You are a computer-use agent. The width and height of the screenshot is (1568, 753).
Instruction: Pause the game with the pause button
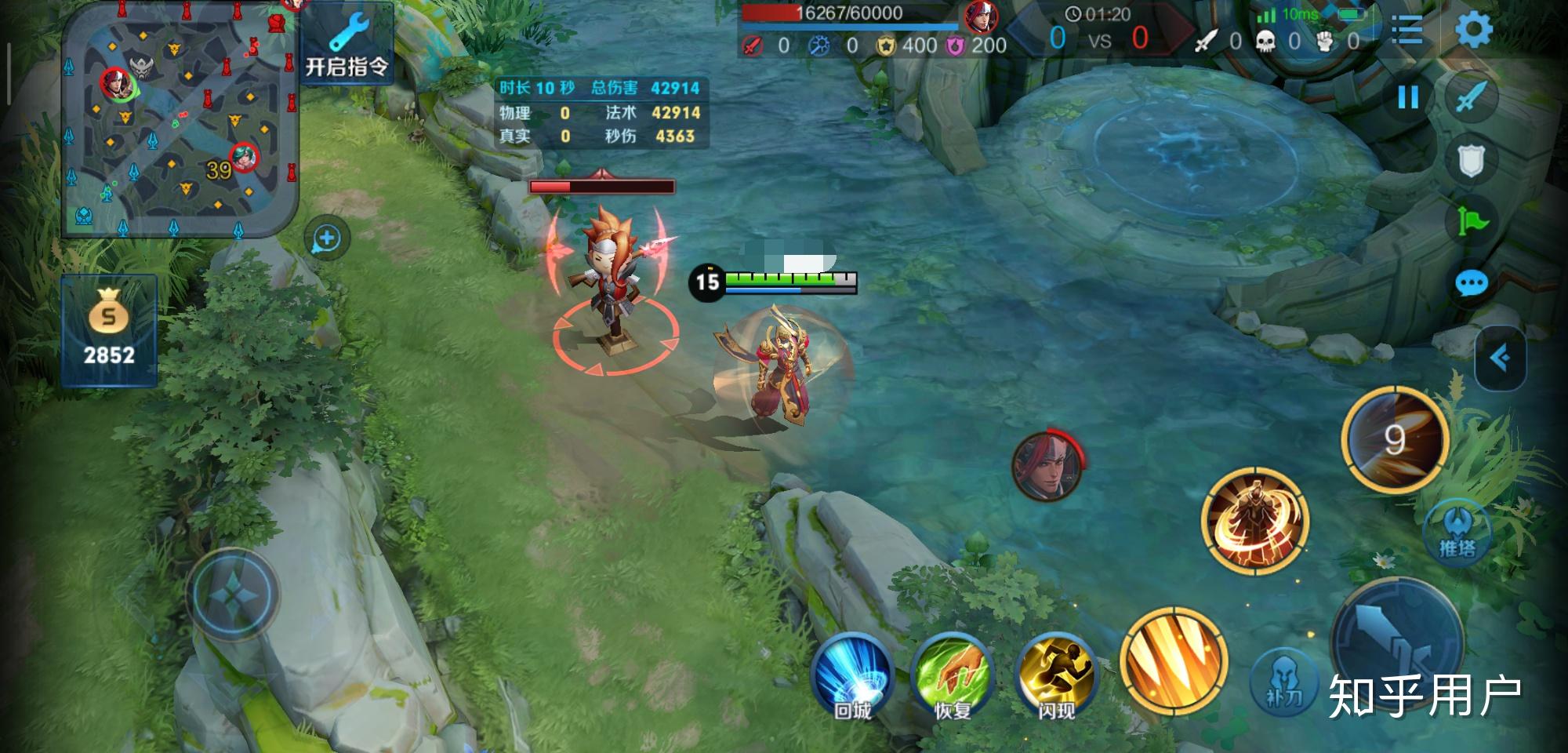click(x=1408, y=97)
